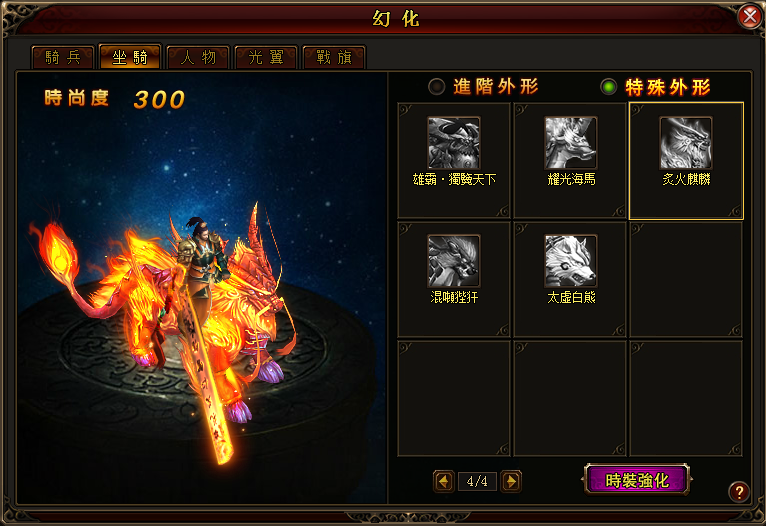Open the 戰旗 tab
Image resolution: width=766 pixels, height=526 pixels.
(x=334, y=57)
